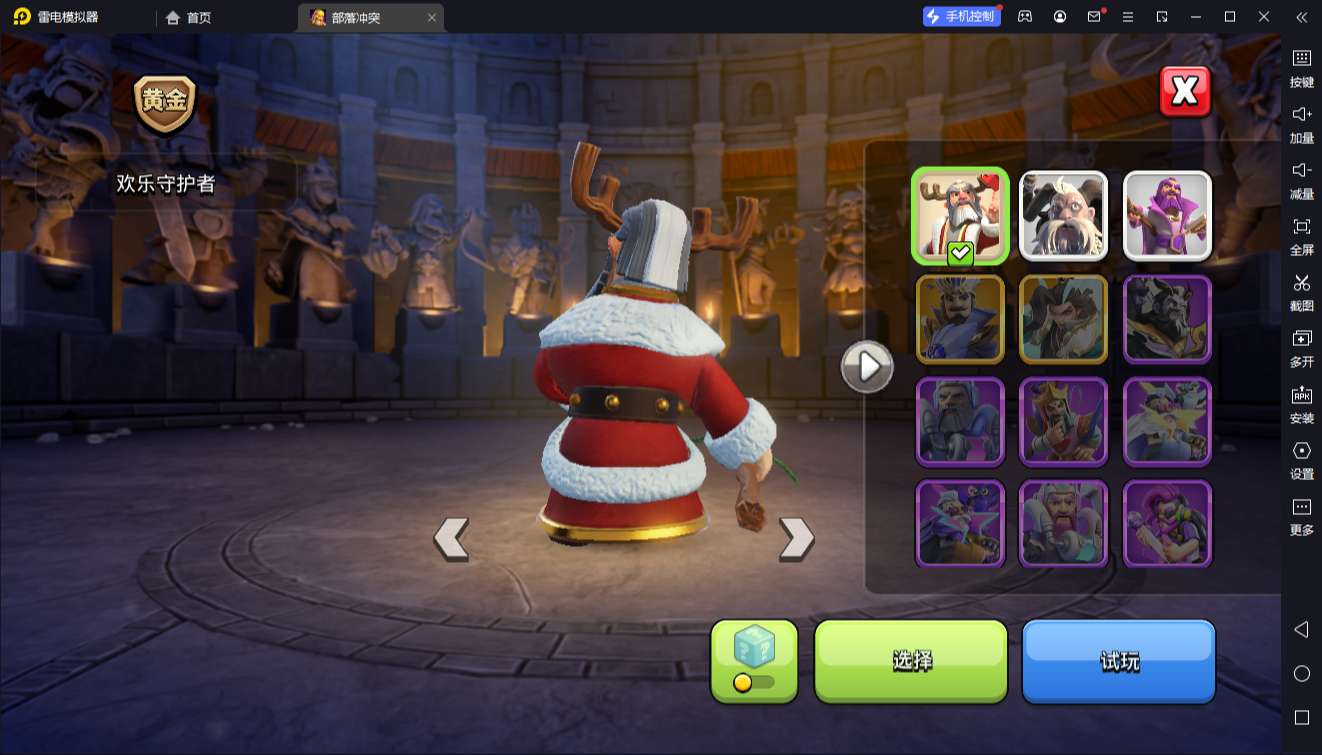
Task: Select the grey armored knight warden skin
Action: (960, 422)
